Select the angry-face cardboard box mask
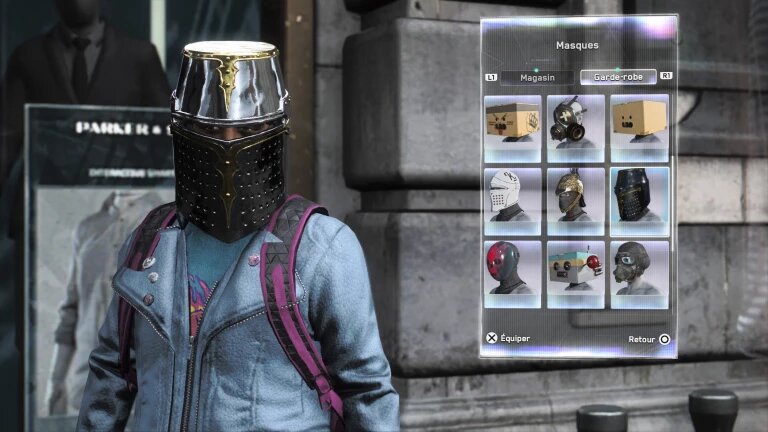The height and width of the screenshot is (432, 768). 513,127
